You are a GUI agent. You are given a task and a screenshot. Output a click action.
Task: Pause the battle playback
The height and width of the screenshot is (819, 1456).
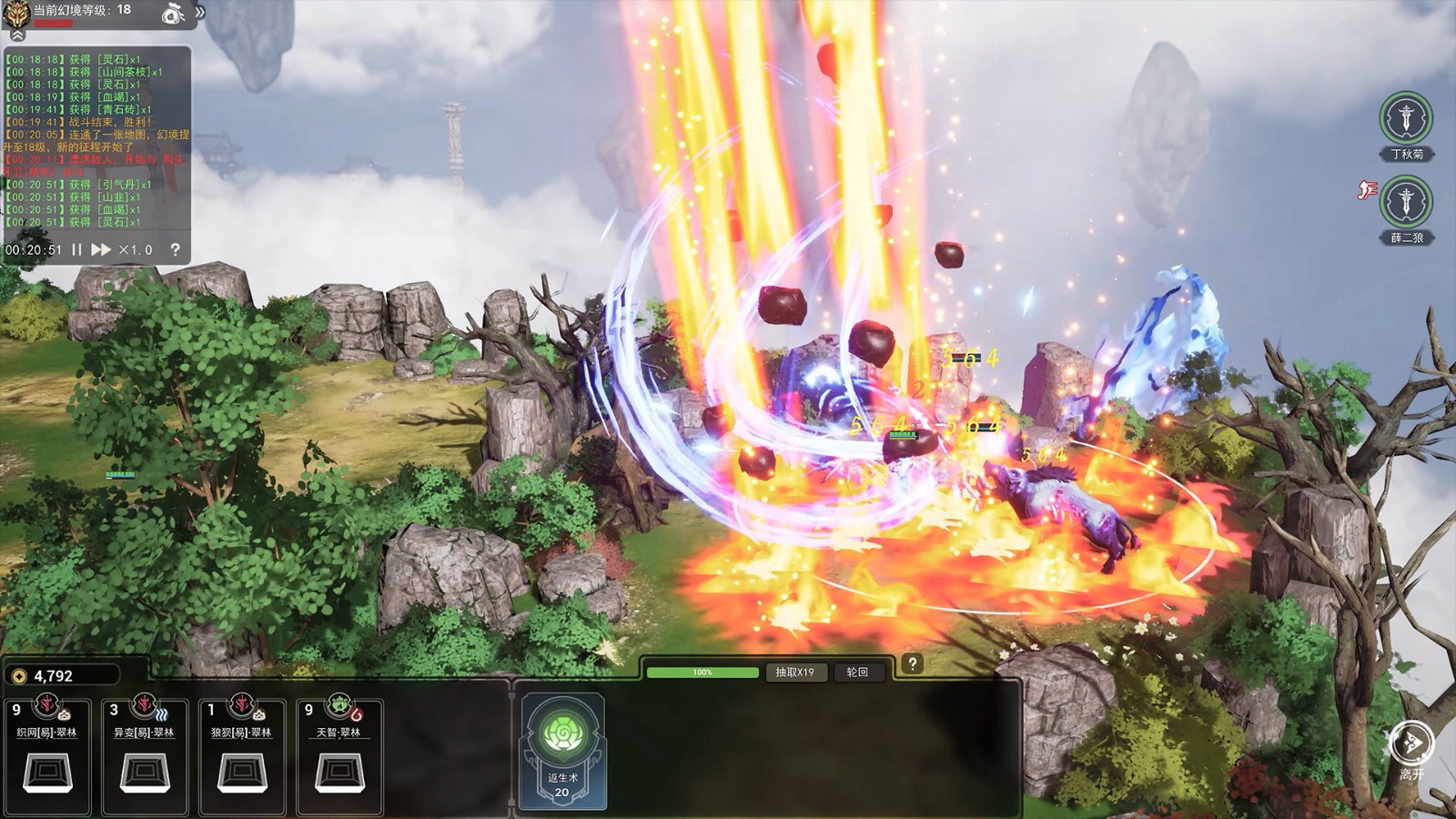[77, 249]
